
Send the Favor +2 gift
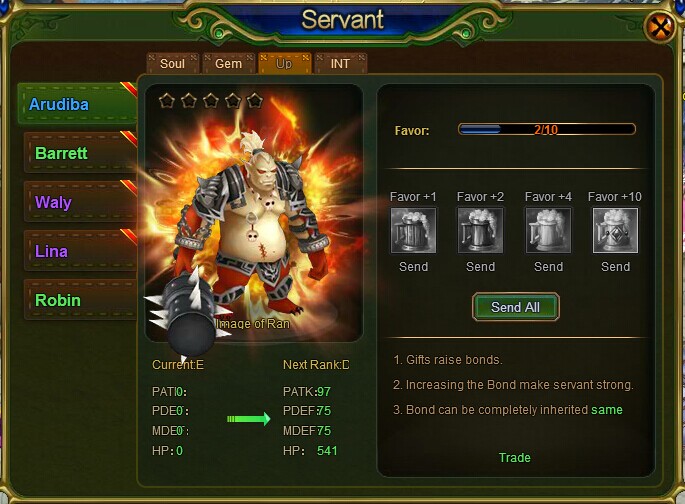pyautogui.click(x=481, y=267)
